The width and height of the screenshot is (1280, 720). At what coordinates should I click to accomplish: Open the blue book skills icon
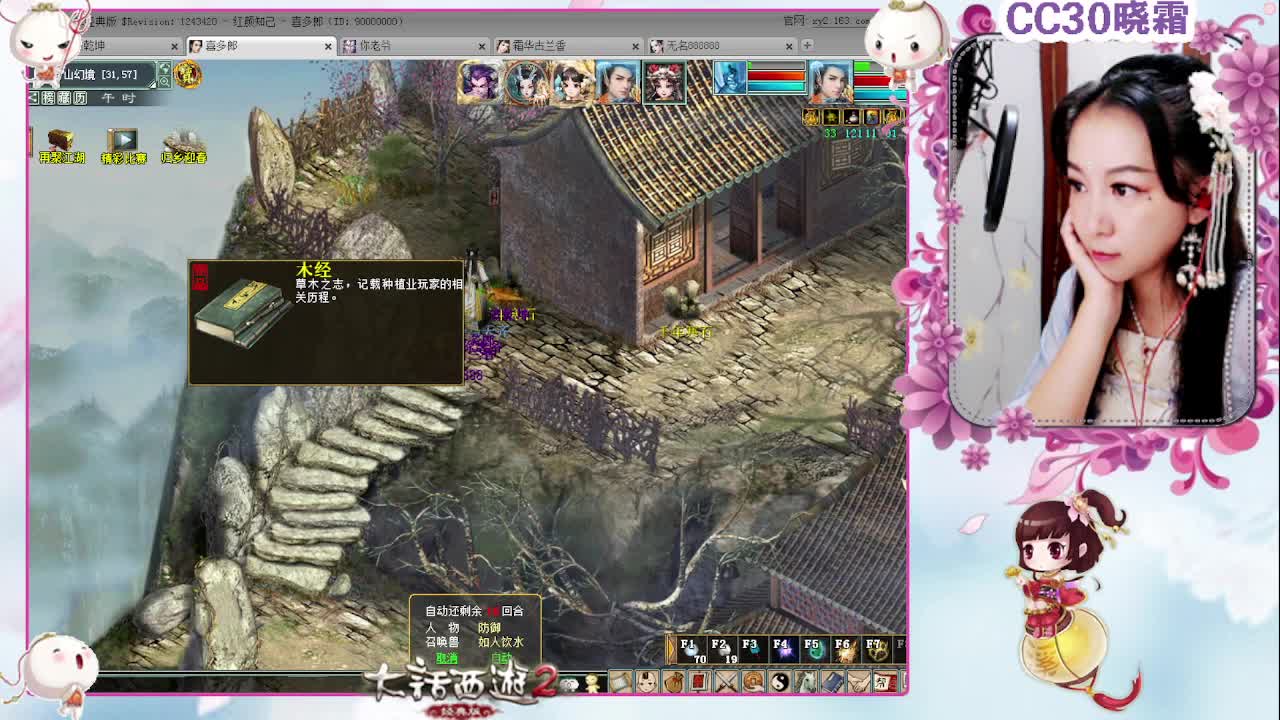(832, 681)
